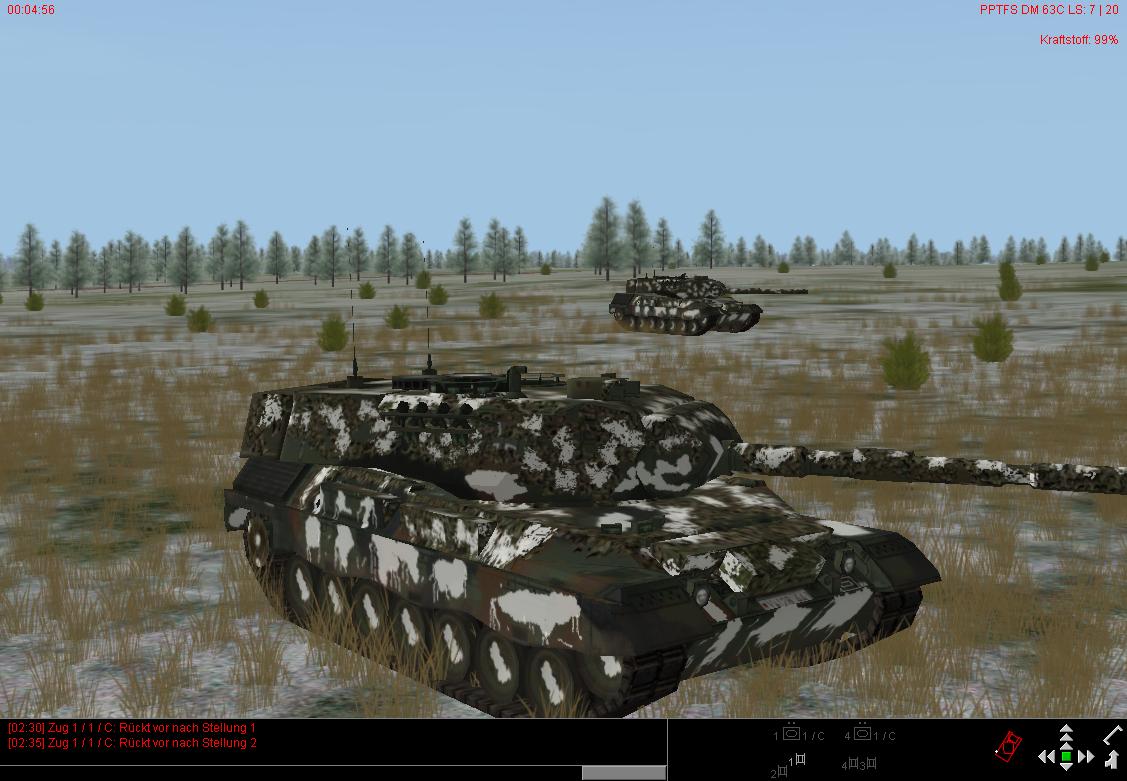Click the red tank orientation icon
This screenshot has height=781, width=1127.
1009,745
